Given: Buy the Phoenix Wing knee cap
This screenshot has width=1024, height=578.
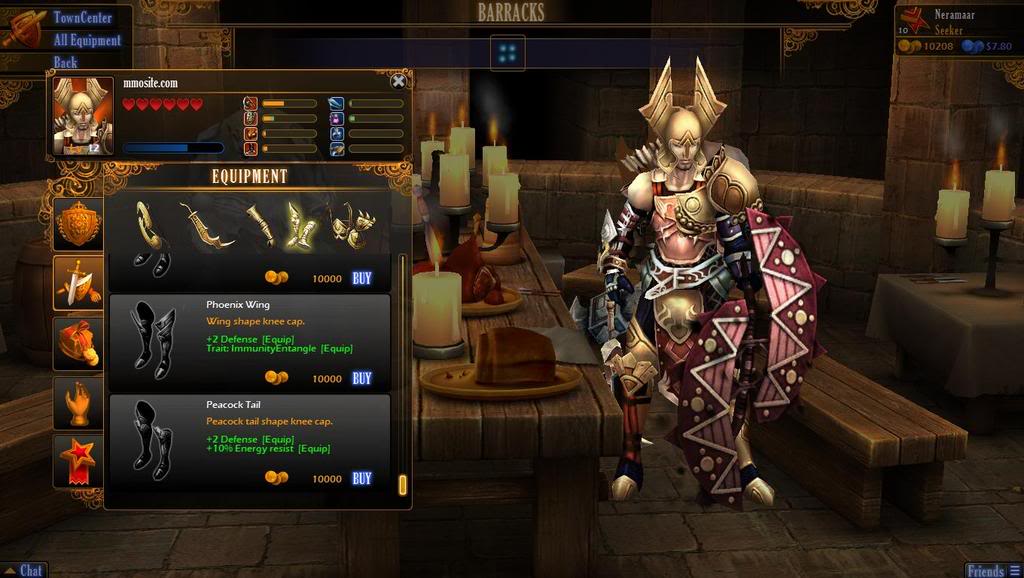Looking at the screenshot, I should pyautogui.click(x=362, y=378).
